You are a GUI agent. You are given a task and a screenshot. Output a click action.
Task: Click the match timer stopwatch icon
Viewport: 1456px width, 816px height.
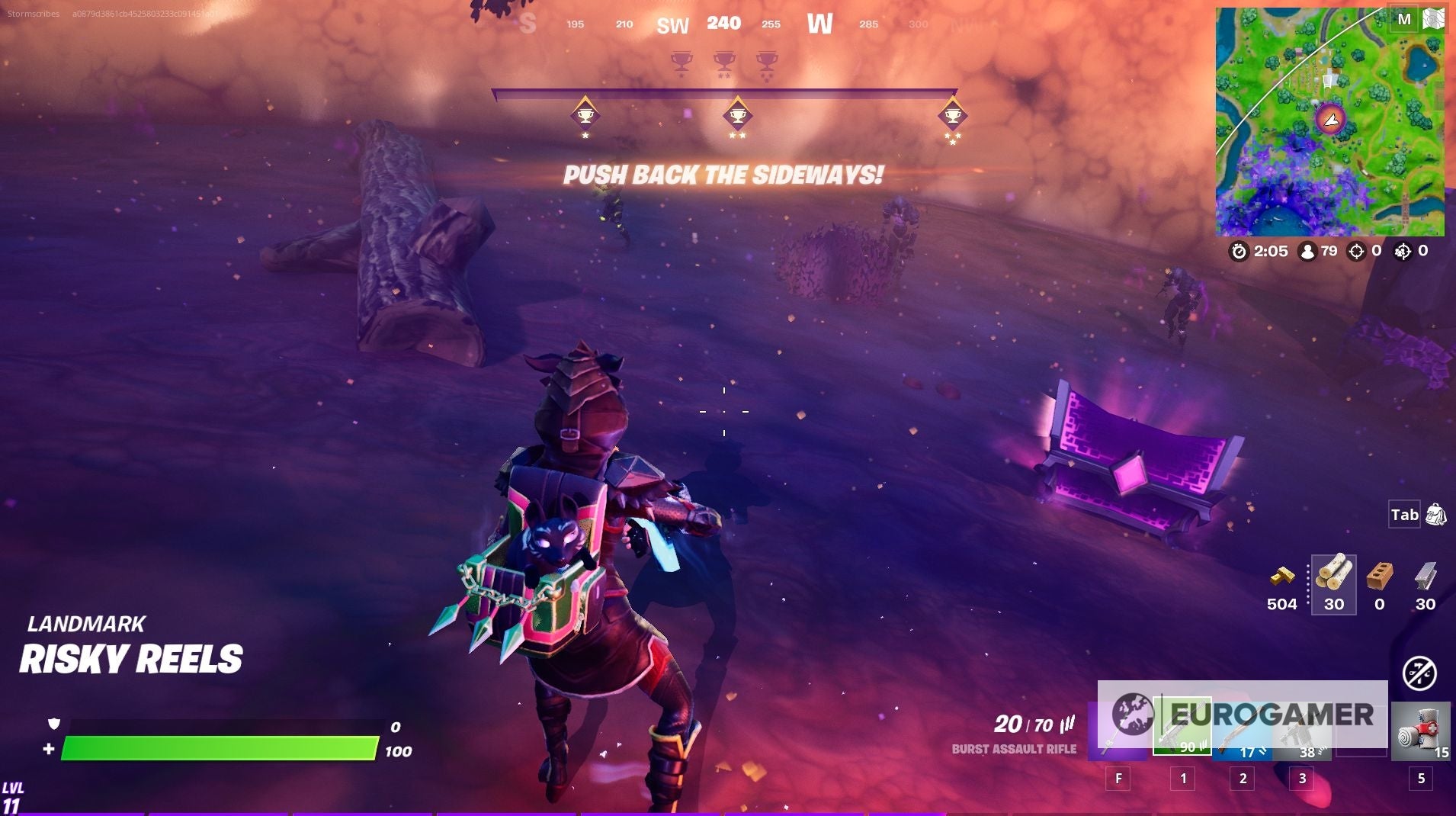1242,251
